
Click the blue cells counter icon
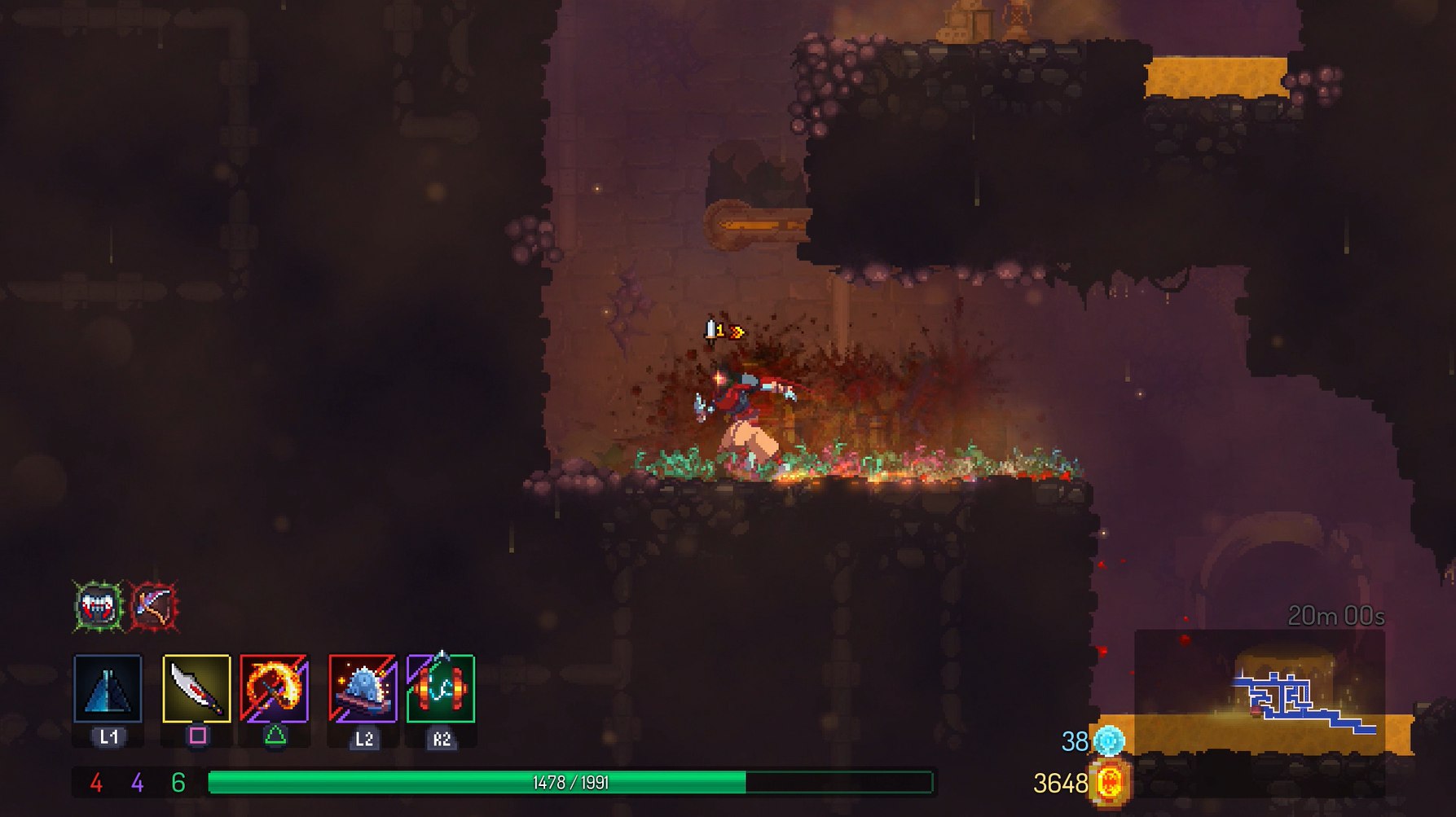(1109, 740)
